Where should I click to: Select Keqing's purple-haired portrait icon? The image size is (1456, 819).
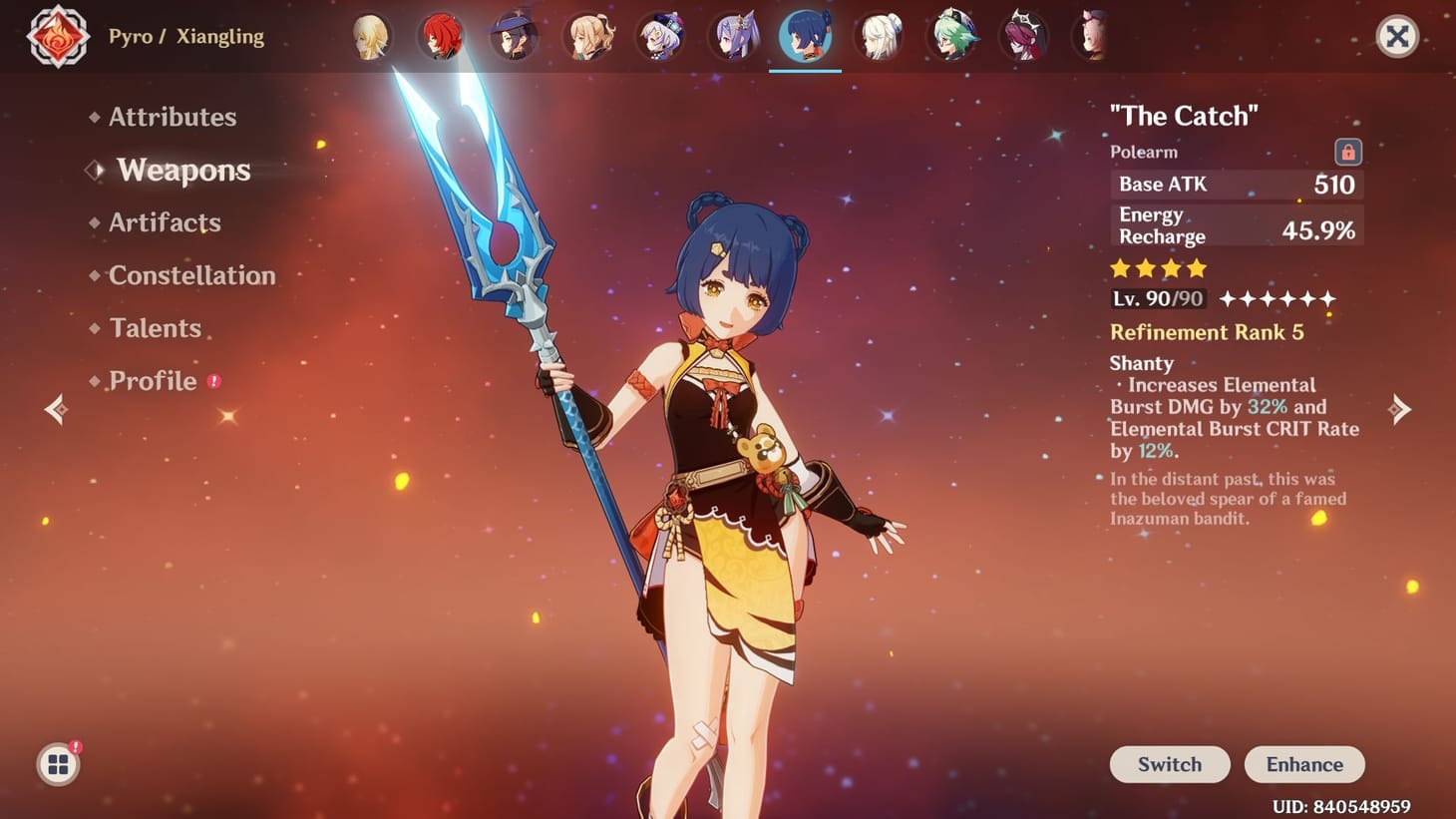pyautogui.click(x=733, y=35)
